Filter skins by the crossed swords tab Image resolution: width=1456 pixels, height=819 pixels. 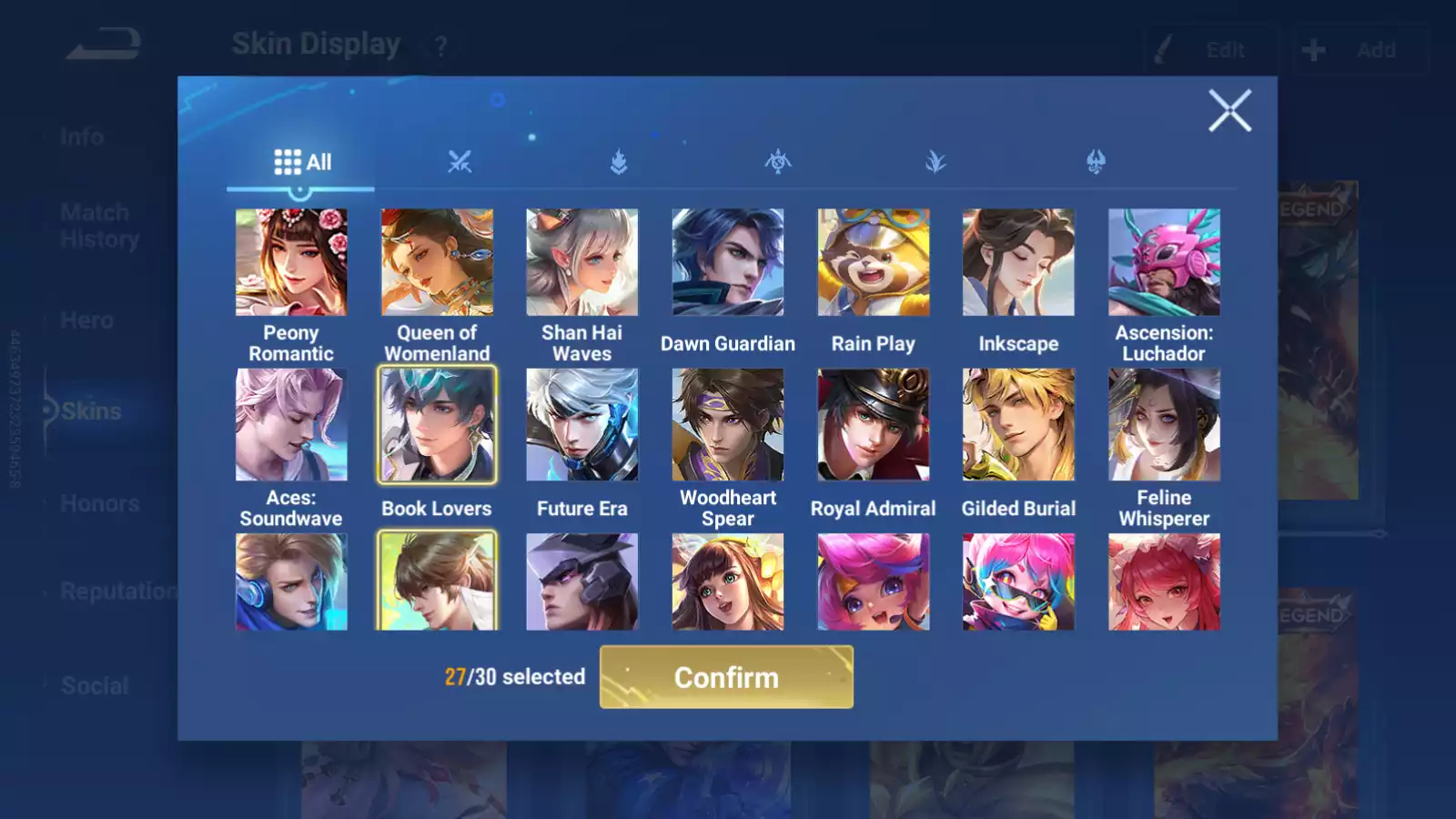[x=460, y=163]
